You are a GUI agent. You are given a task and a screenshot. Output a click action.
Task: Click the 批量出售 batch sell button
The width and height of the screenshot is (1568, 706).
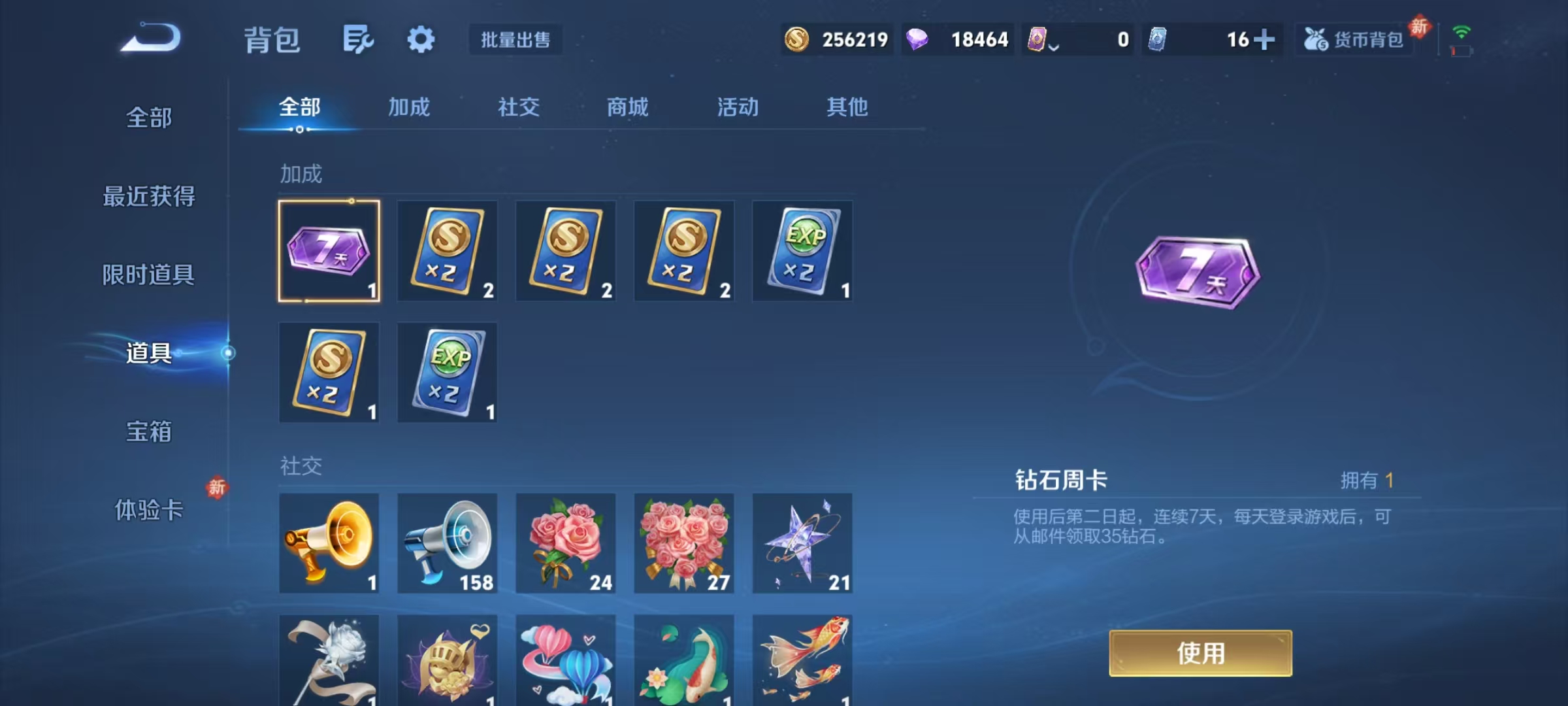[x=515, y=39]
